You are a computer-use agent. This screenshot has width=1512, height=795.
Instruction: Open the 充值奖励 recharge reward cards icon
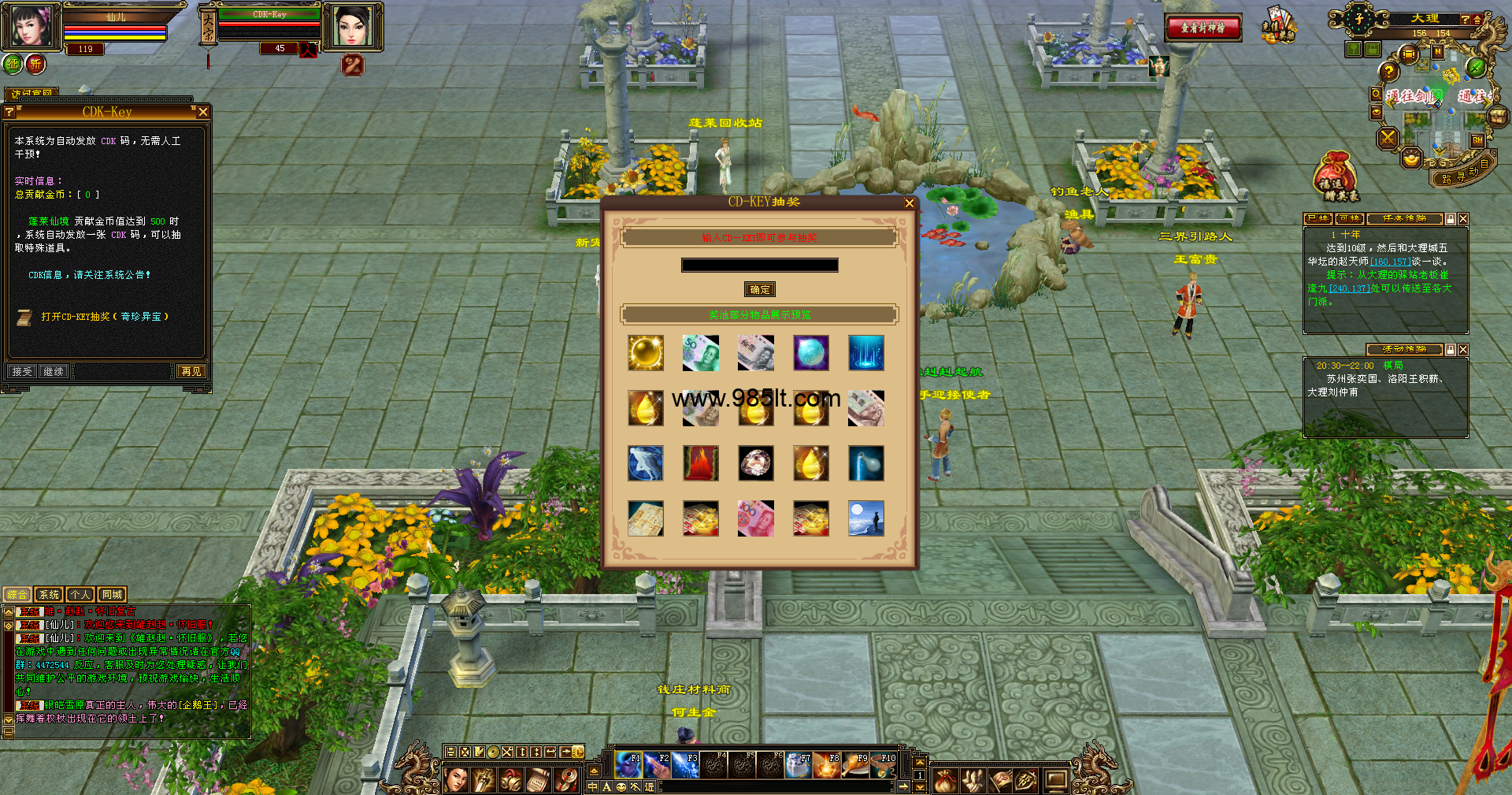[1277, 24]
